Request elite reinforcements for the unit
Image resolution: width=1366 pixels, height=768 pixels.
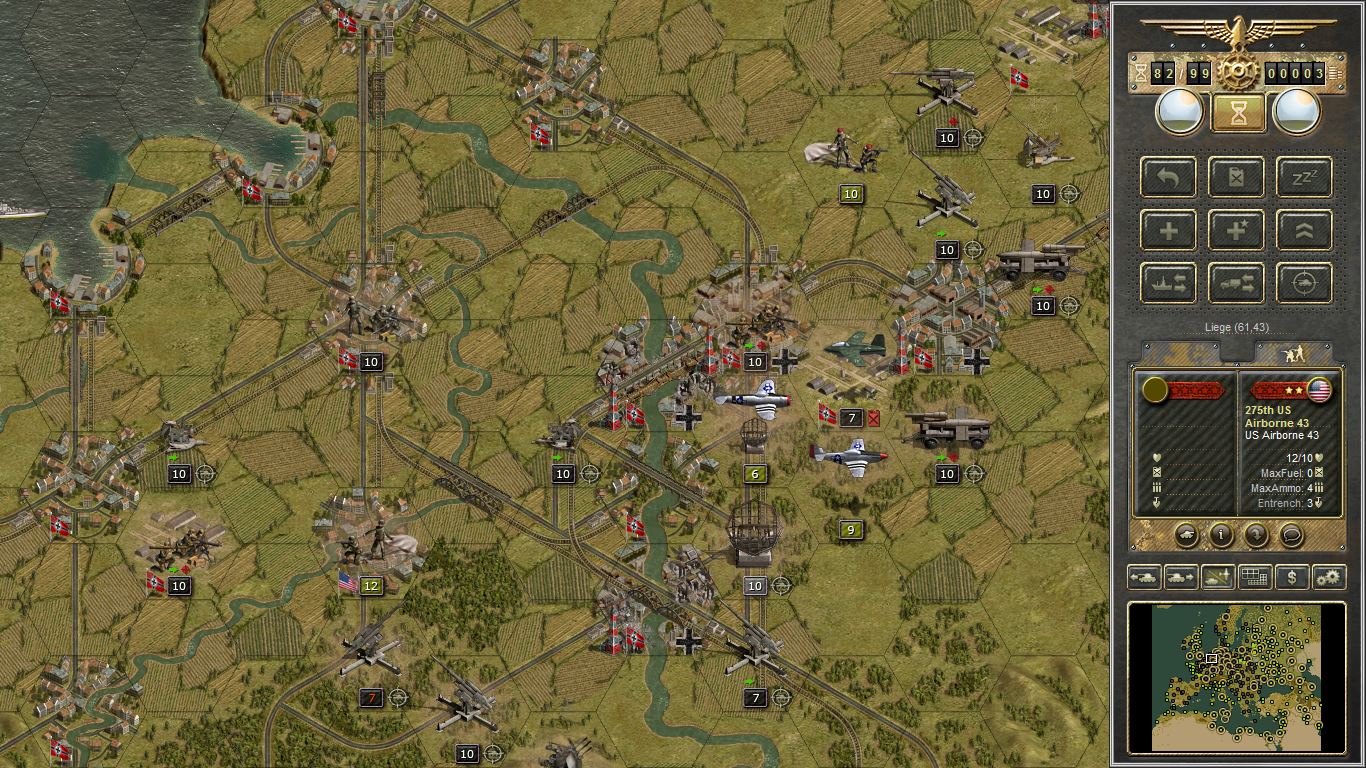click(x=1236, y=230)
